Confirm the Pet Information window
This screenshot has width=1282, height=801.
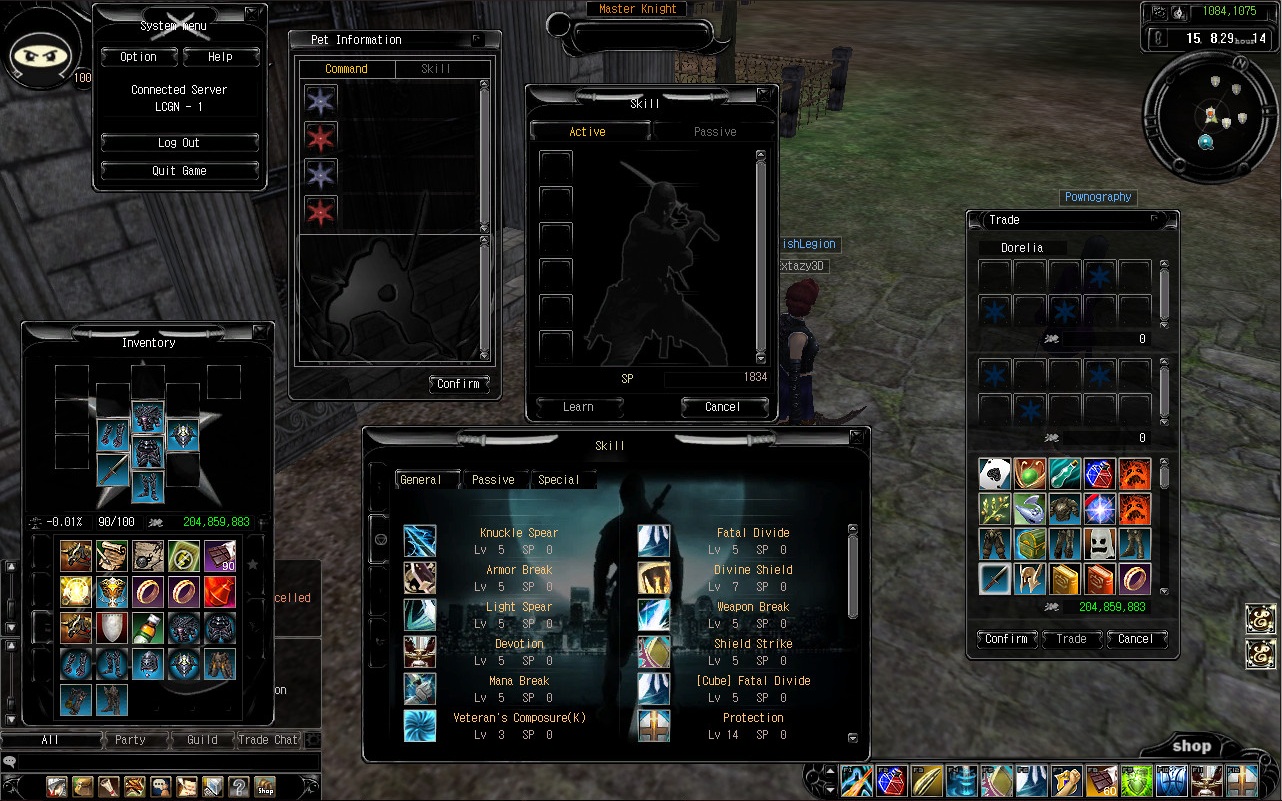point(458,384)
